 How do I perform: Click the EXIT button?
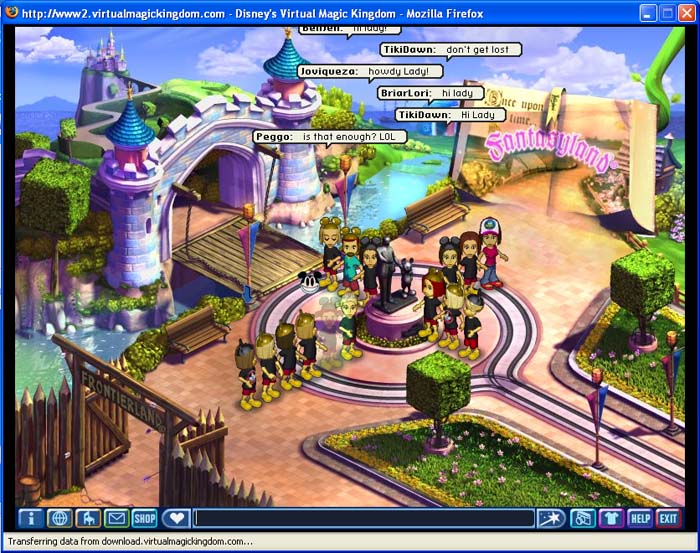pos(668,518)
